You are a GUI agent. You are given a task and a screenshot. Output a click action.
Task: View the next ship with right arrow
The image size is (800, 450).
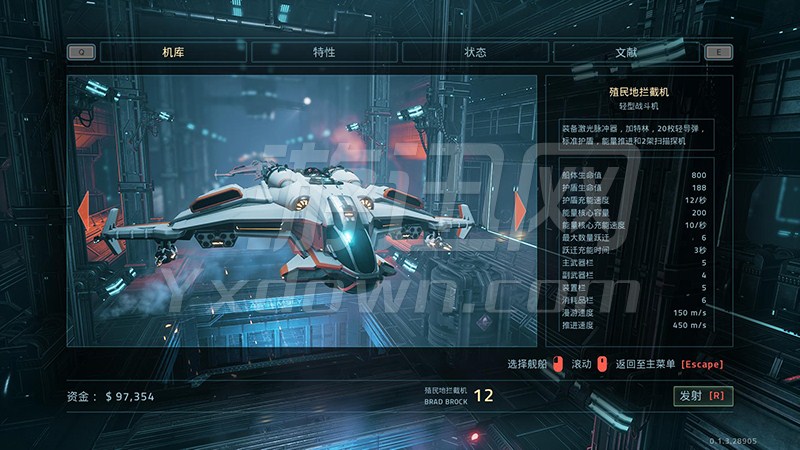(520, 208)
